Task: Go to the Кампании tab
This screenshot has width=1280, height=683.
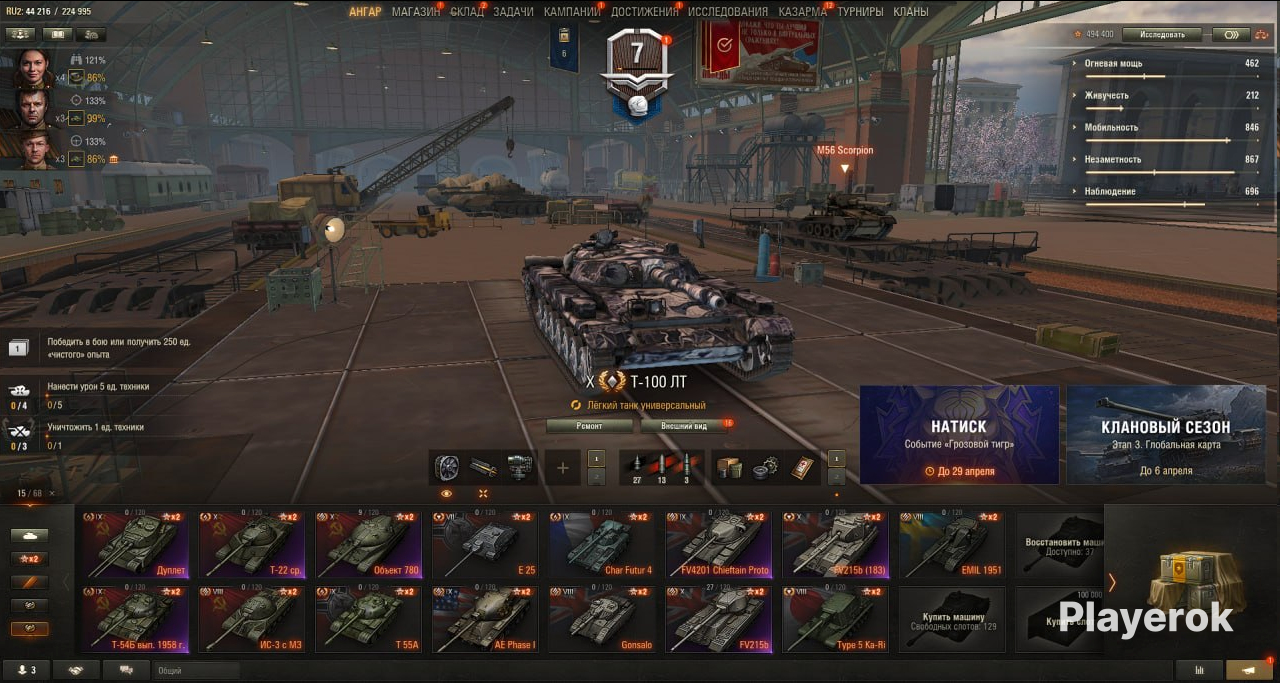Action: coord(571,12)
